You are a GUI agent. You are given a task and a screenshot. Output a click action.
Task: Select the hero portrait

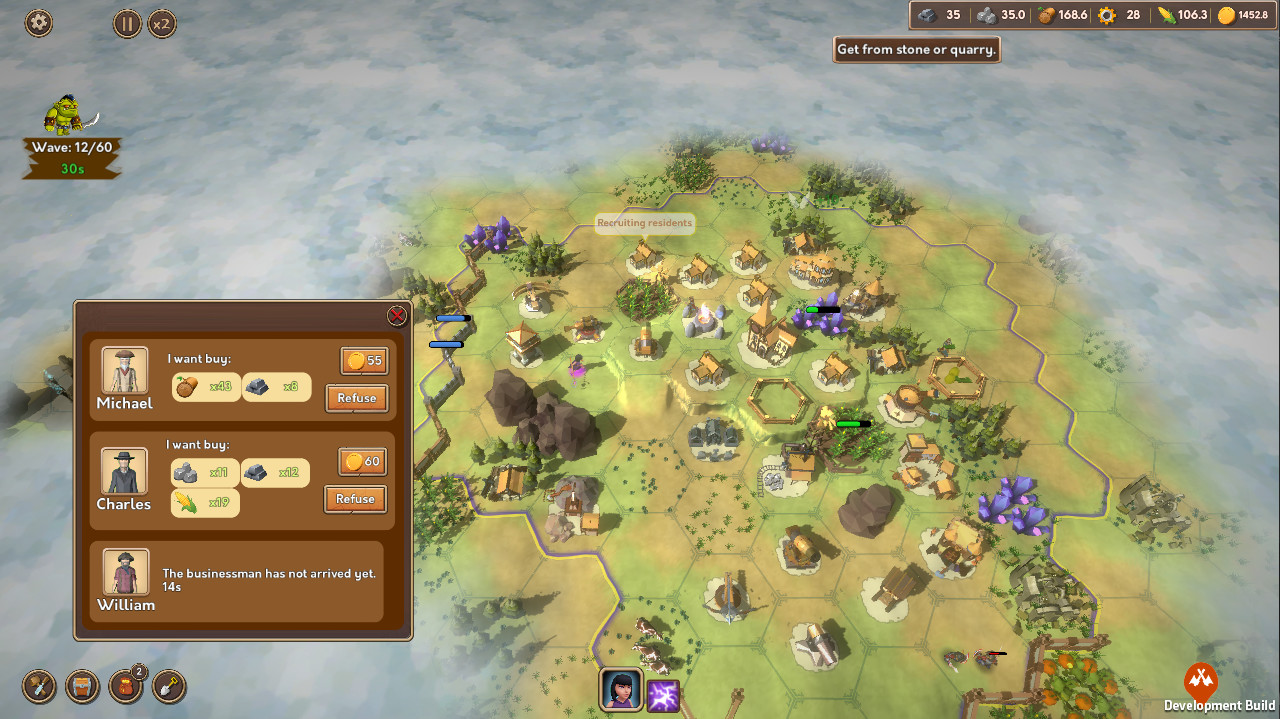click(x=620, y=690)
